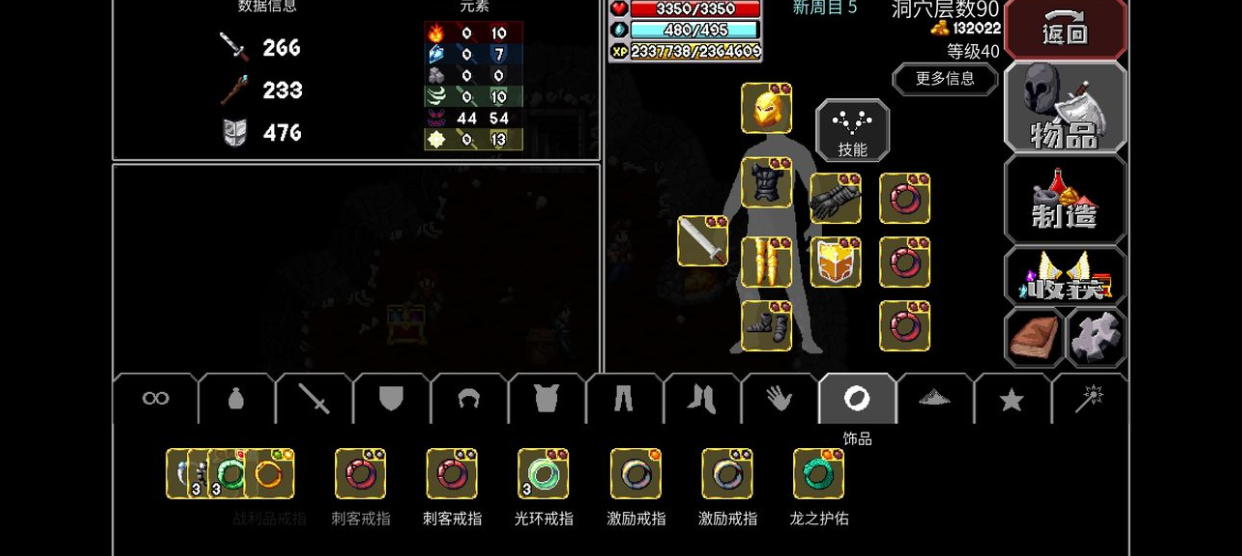Screen dimensions: 1242x556
Task: Select the equipped golden shield slot
Action: click(x=835, y=263)
